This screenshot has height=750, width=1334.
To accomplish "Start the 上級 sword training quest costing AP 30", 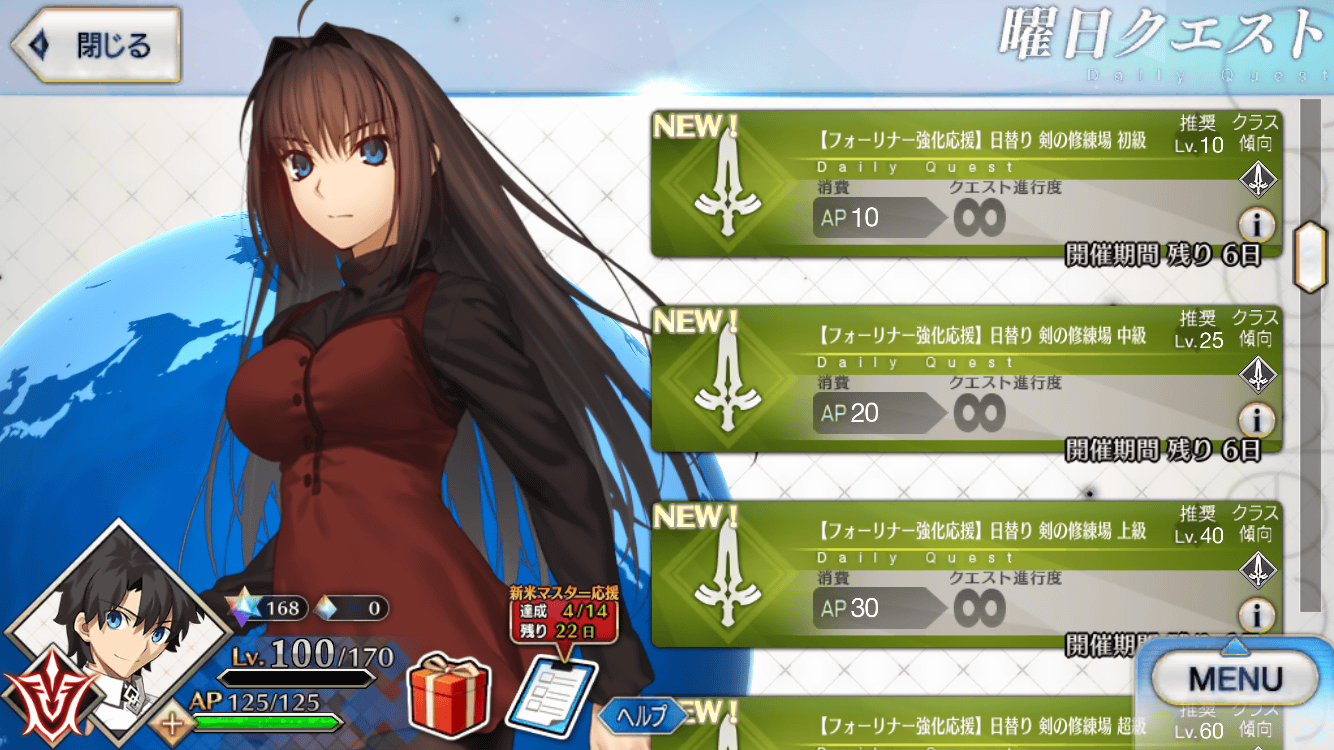I will 950,575.
